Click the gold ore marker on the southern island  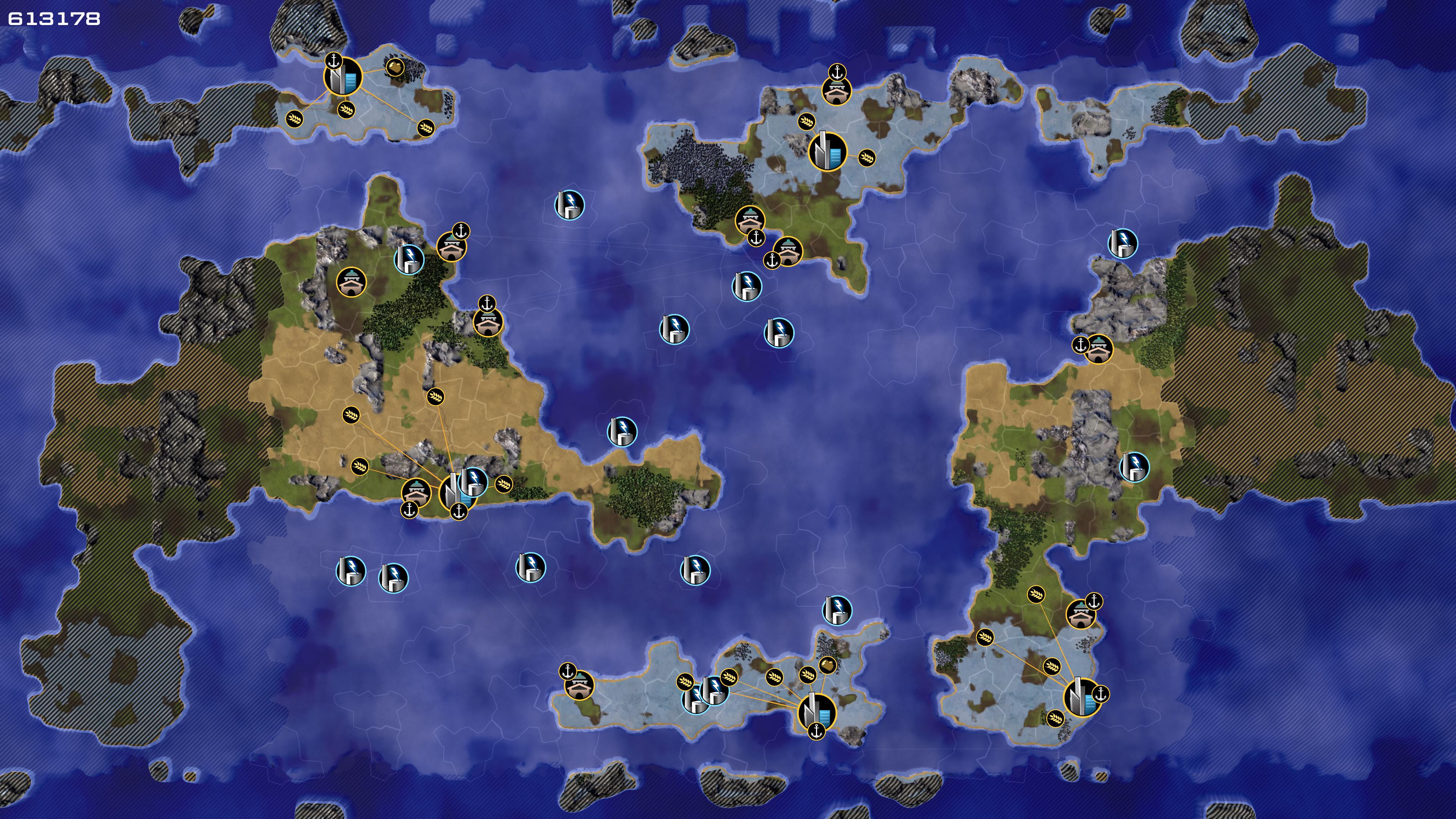(827, 665)
